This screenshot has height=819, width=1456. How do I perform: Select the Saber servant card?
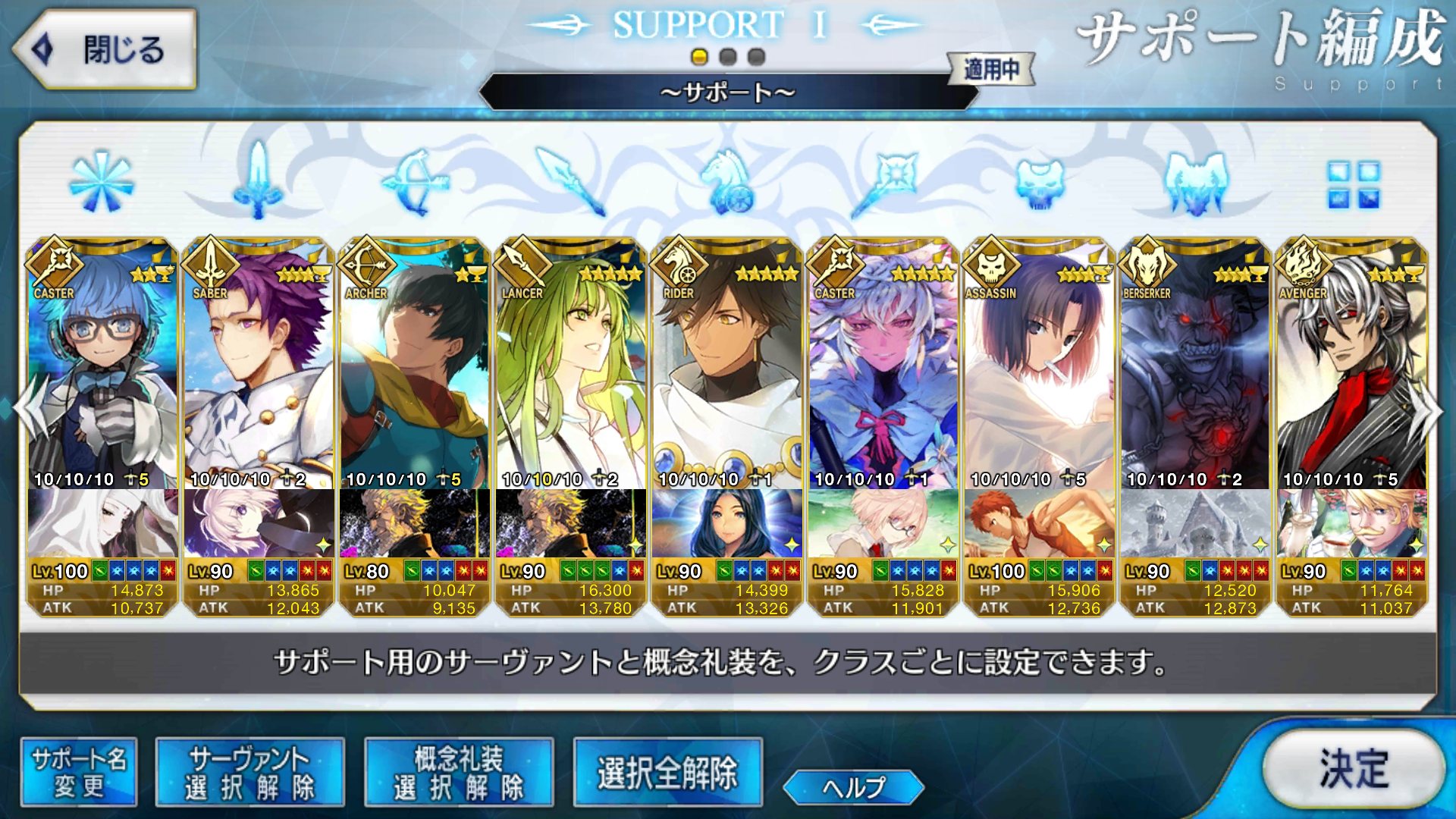tap(259, 364)
